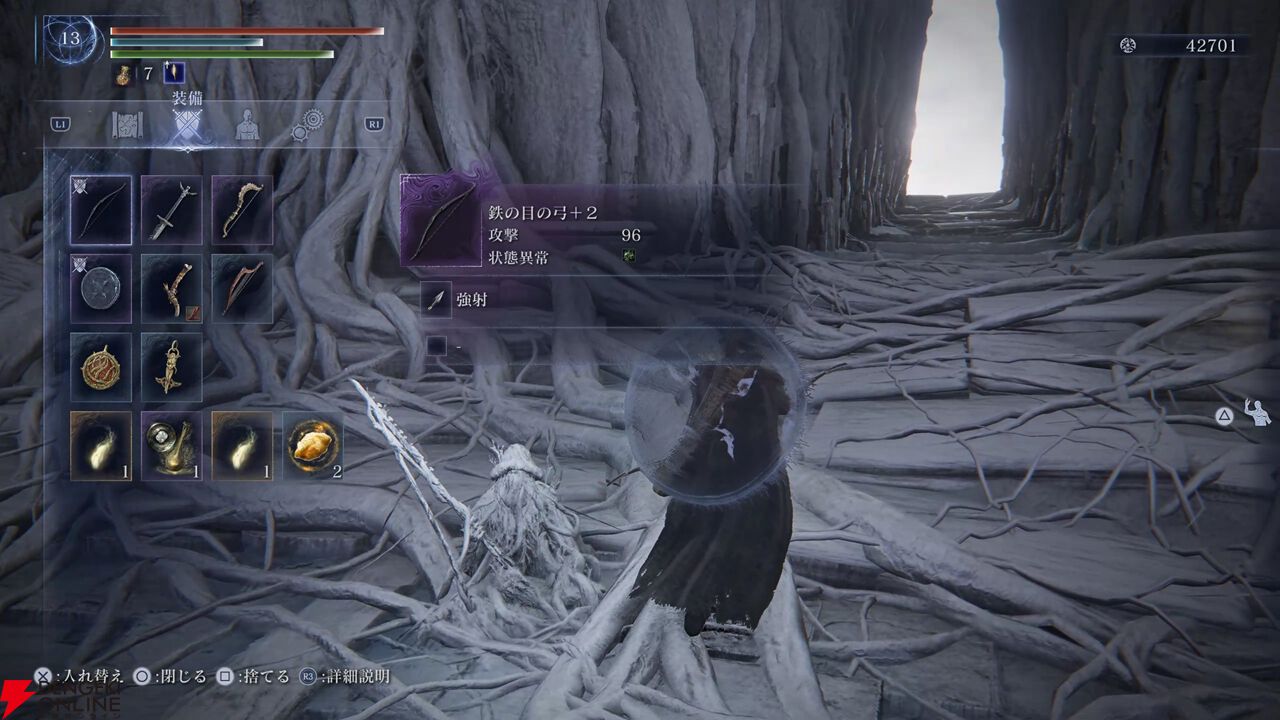Open the crossed-swords equipment tab
Screen dimensions: 1280x720
[187, 126]
